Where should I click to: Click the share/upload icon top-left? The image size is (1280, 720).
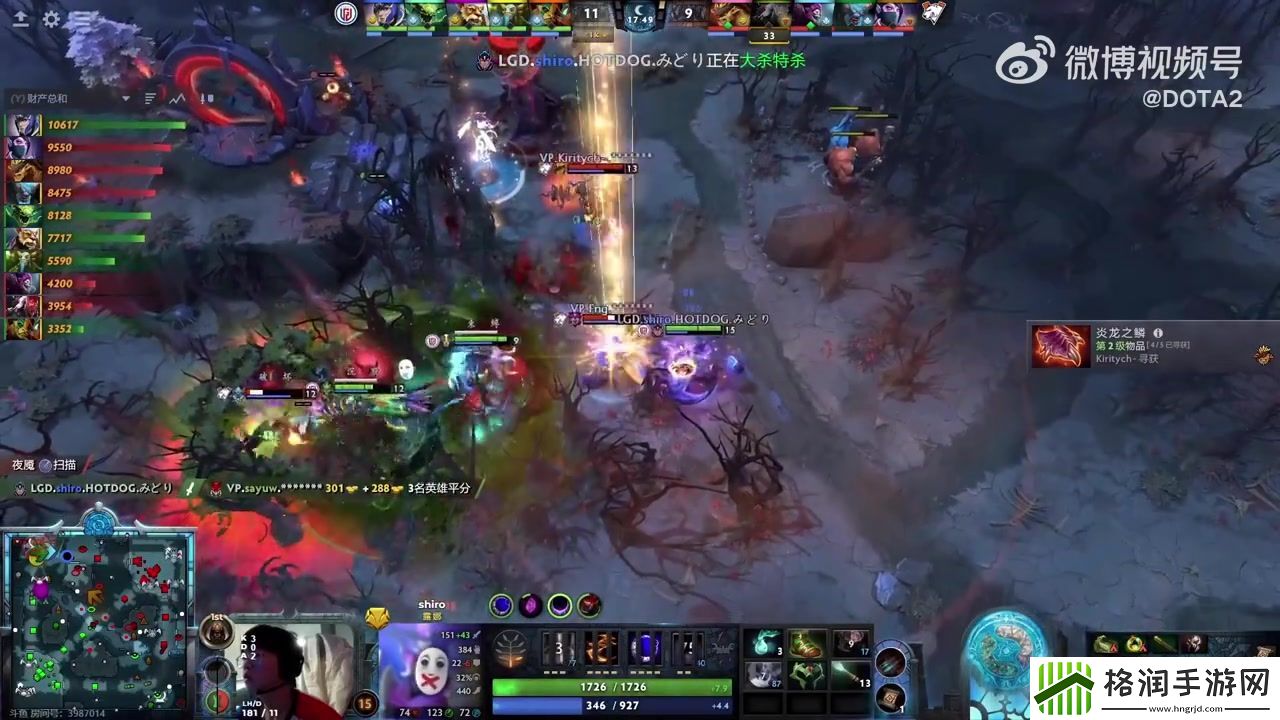(x=21, y=18)
